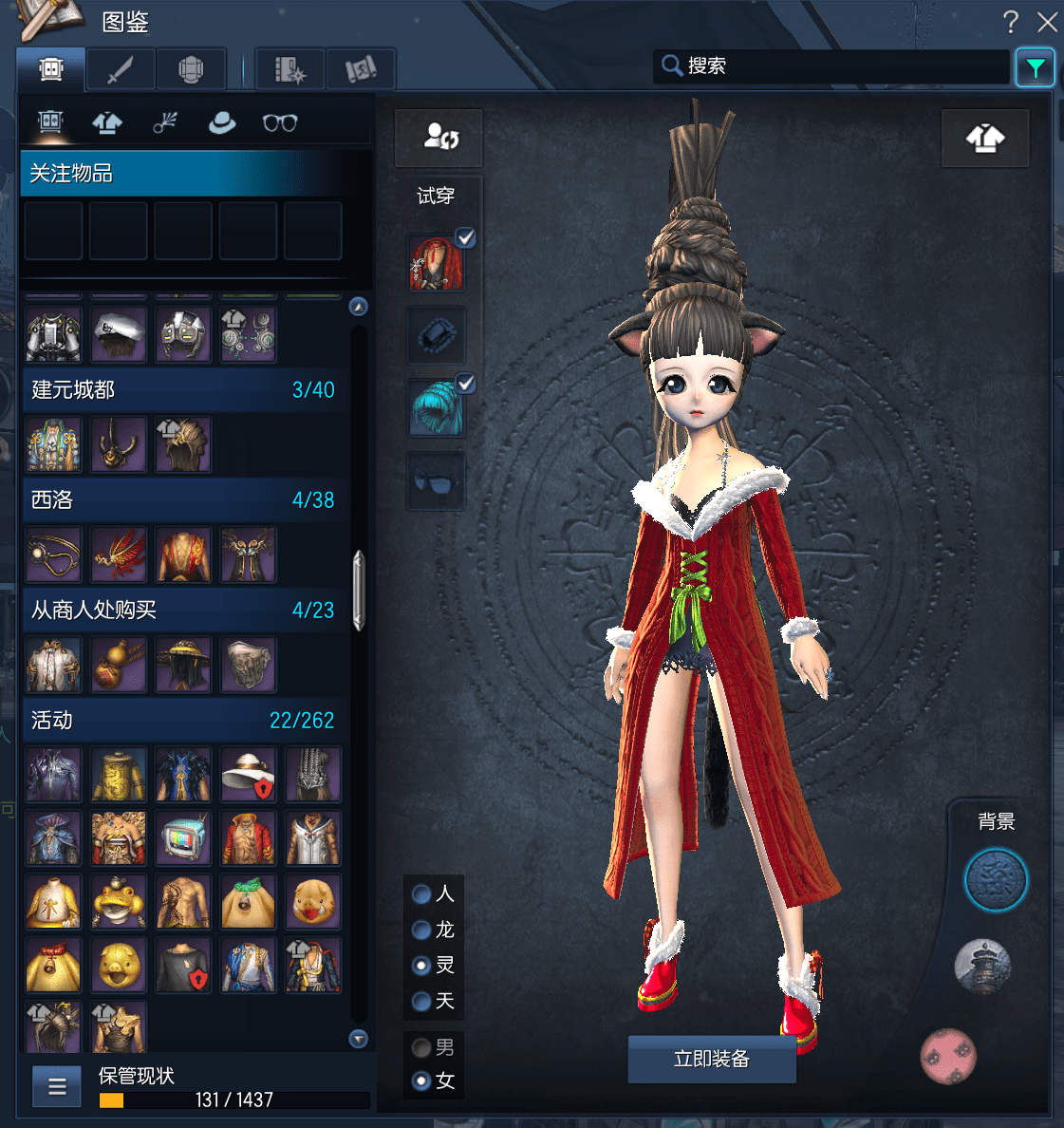
Task: Select the 男 gender option
Action: pos(422,1047)
